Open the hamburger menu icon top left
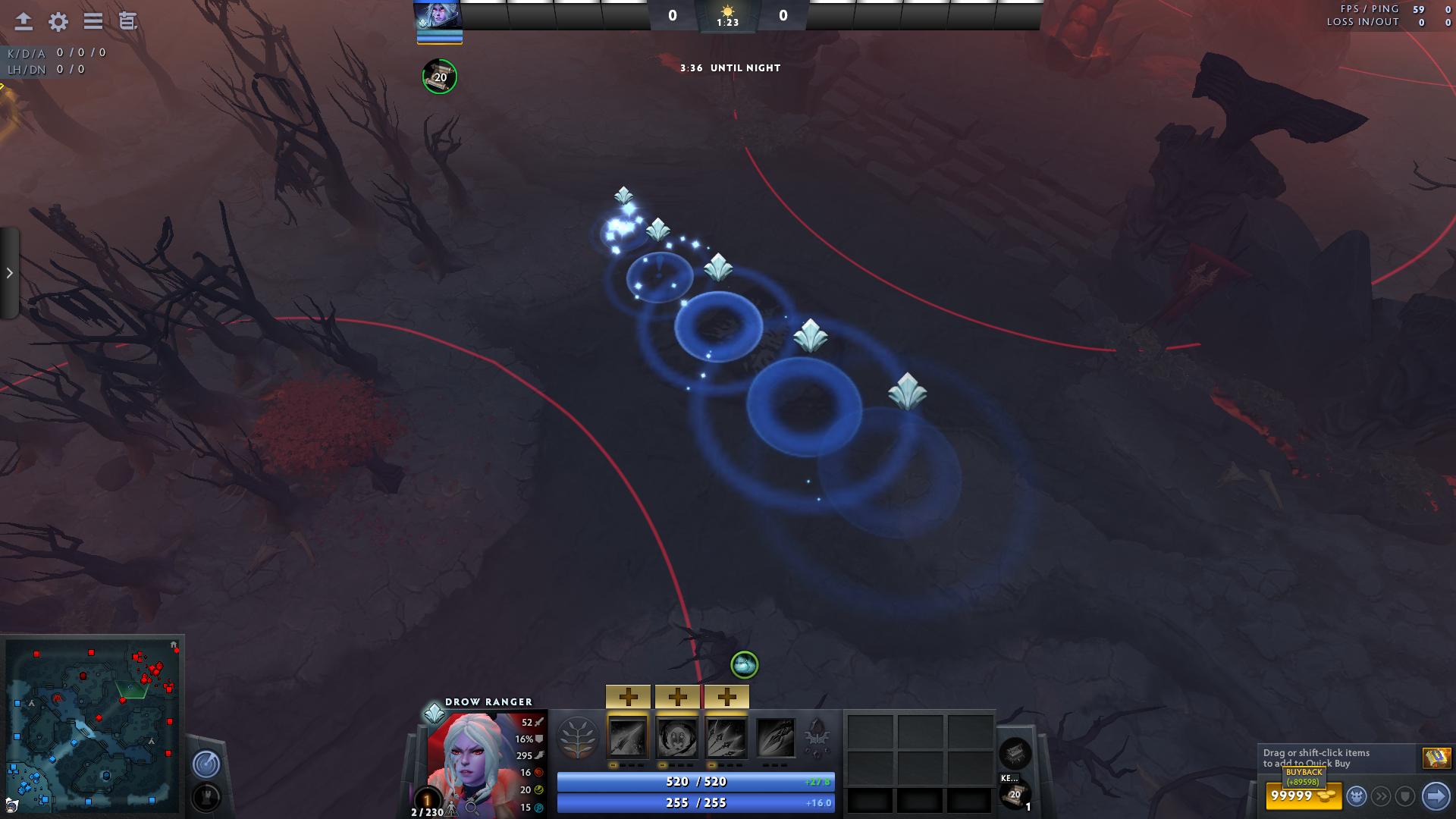Image resolution: width=1456 pixels, height=819 pixels. click(93, 22)
